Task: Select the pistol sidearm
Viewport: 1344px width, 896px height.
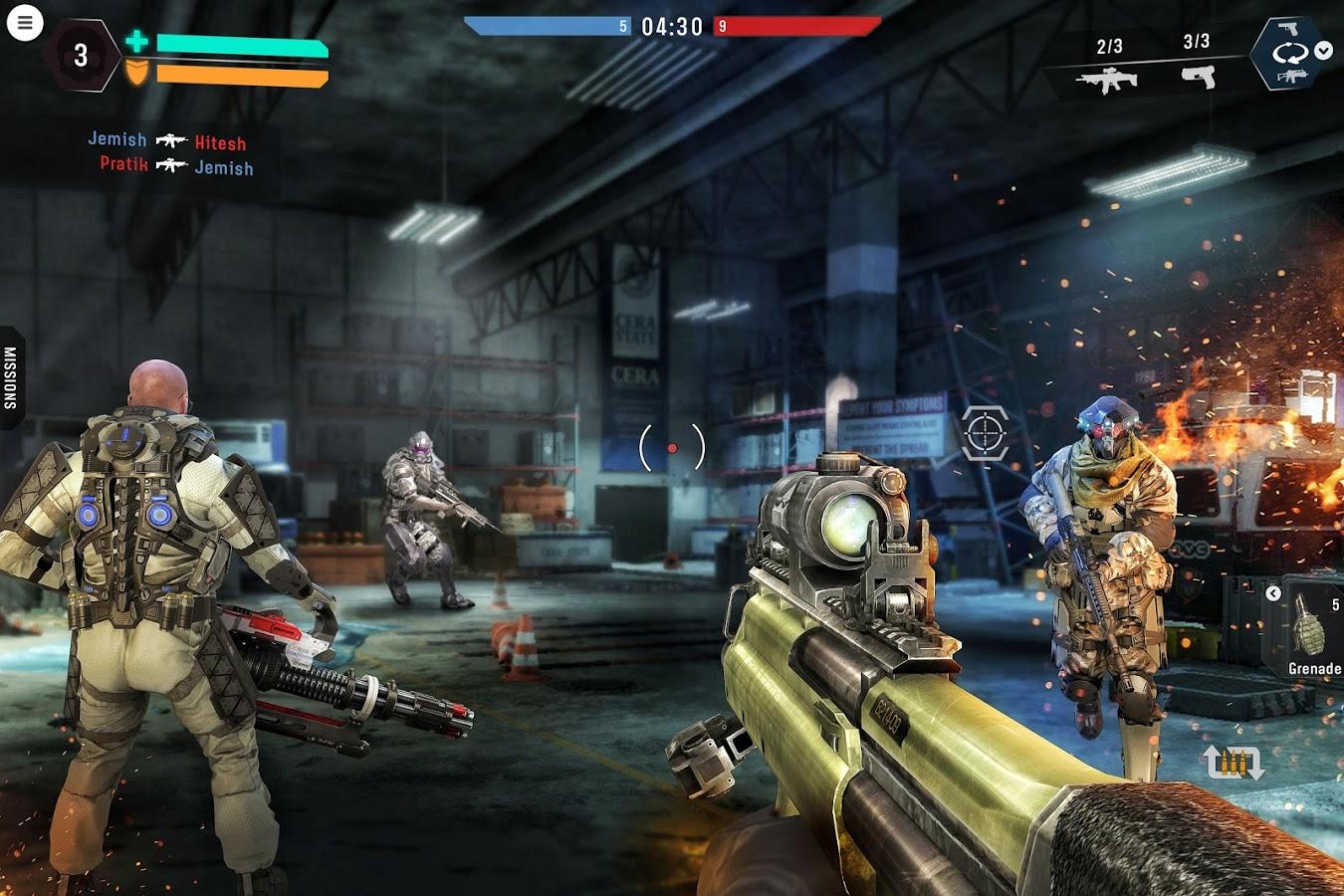Action: click(1198, 76)
